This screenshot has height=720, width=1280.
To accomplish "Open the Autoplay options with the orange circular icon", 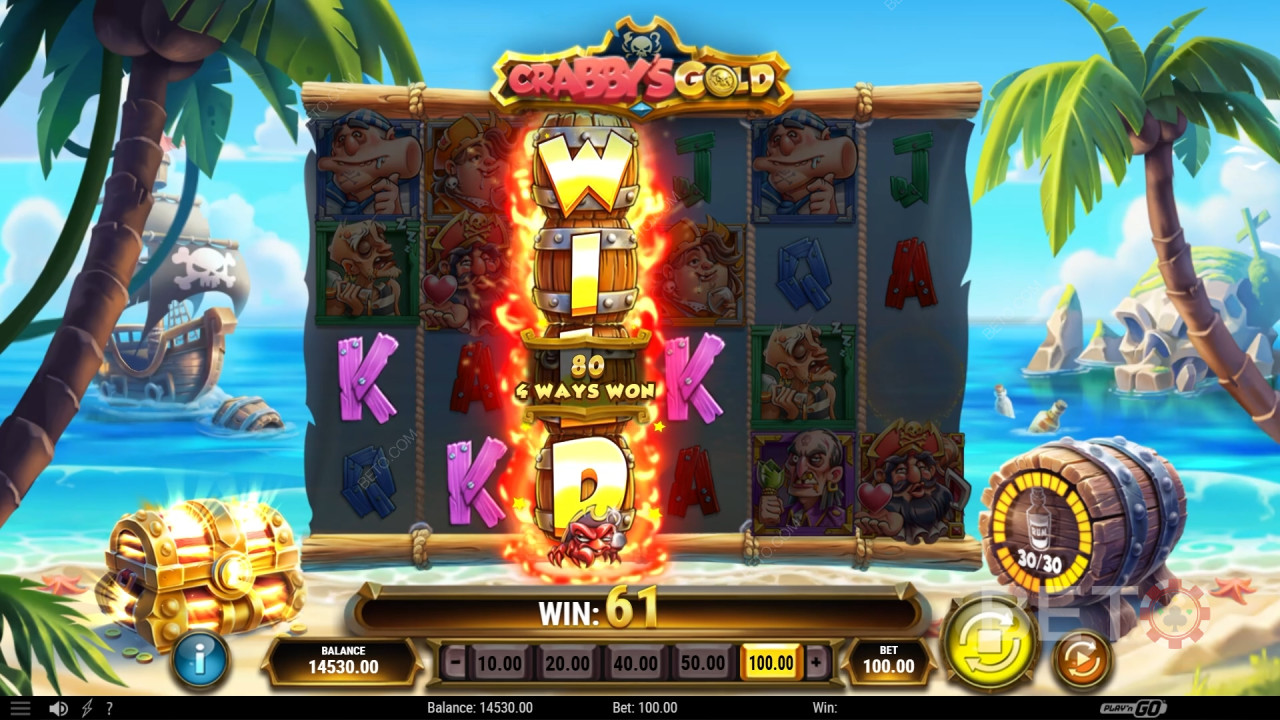I will [1081, 659].
